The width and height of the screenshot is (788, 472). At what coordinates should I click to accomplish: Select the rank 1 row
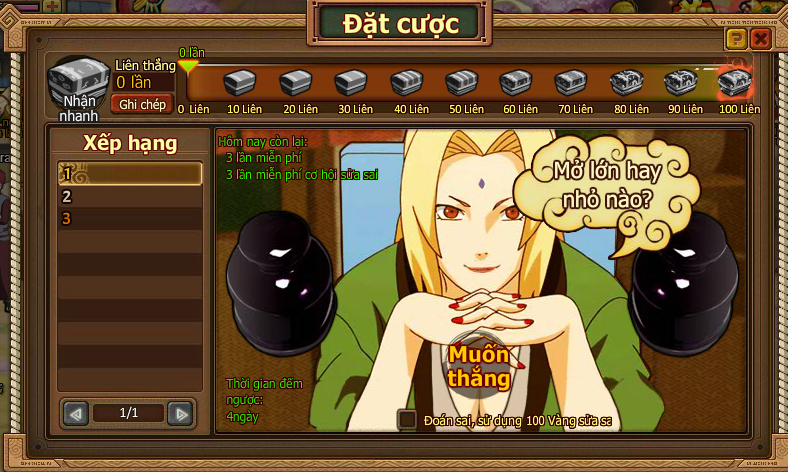coord(130,174)
